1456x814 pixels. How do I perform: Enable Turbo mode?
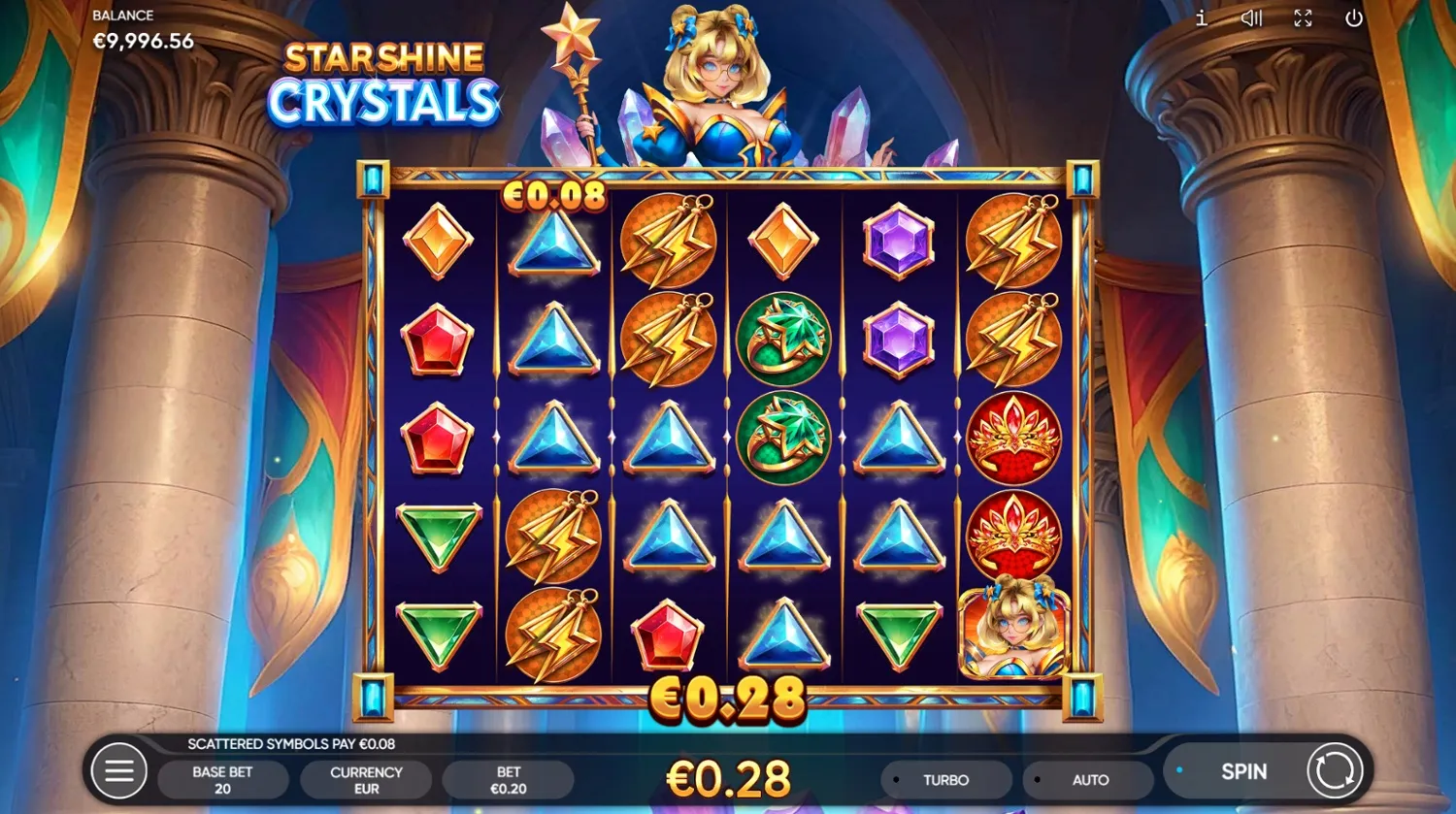[x=946, y=779]
